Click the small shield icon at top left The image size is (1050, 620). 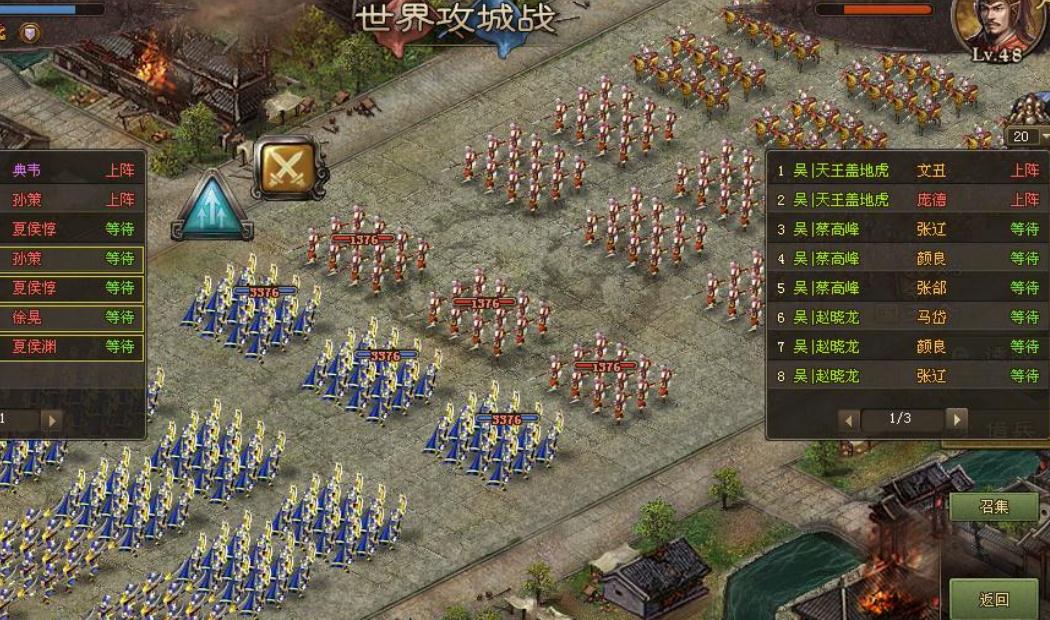[x=31, y=33]
